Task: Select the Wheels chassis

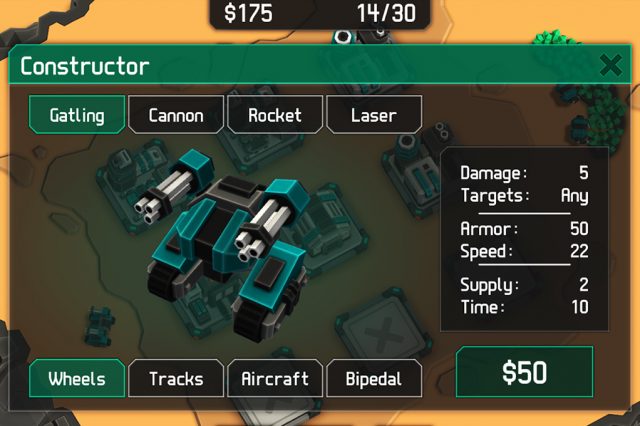Action: click(77, 378)
